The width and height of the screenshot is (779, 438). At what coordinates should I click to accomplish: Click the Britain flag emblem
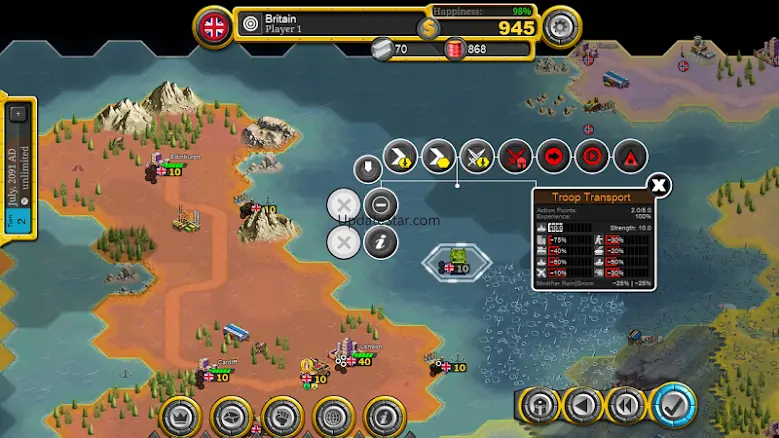pos(214,26)
